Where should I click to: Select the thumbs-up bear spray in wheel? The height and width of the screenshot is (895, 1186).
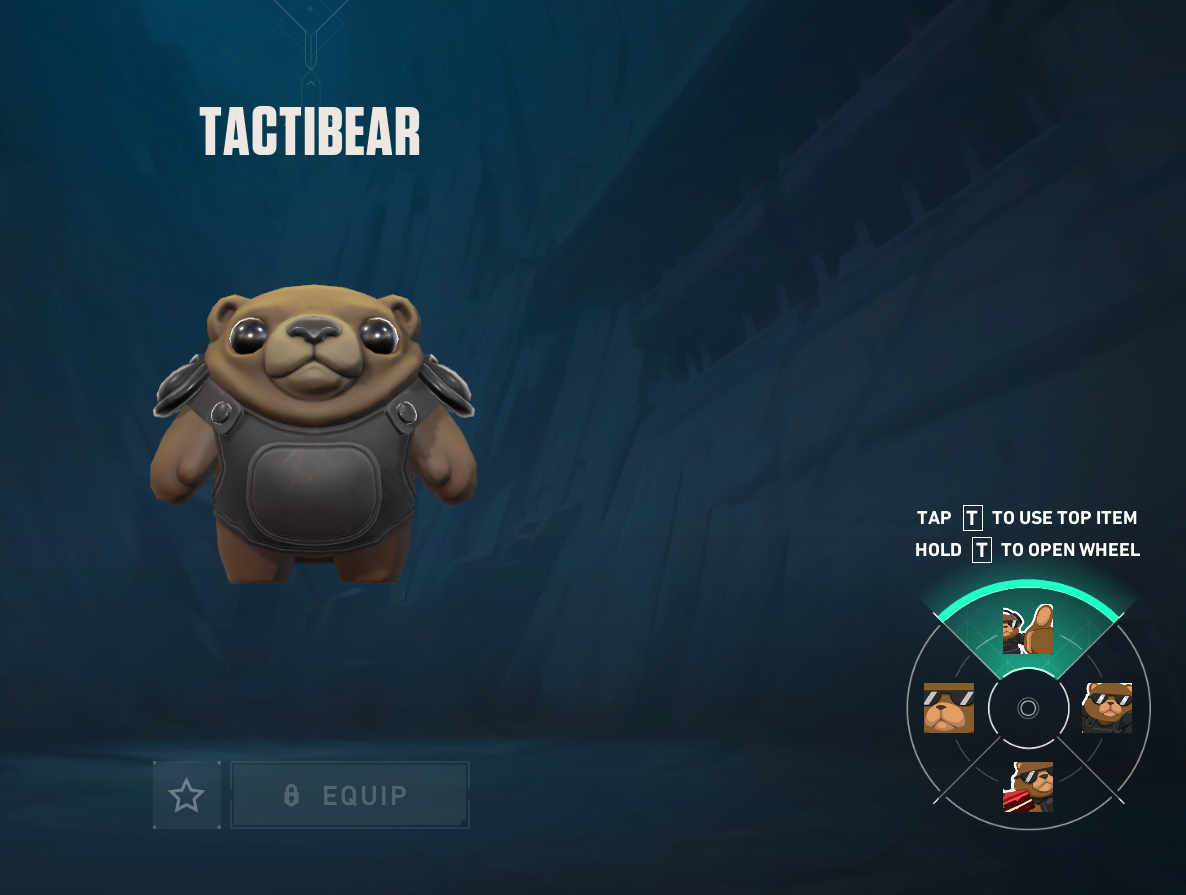pos(1028,630)
